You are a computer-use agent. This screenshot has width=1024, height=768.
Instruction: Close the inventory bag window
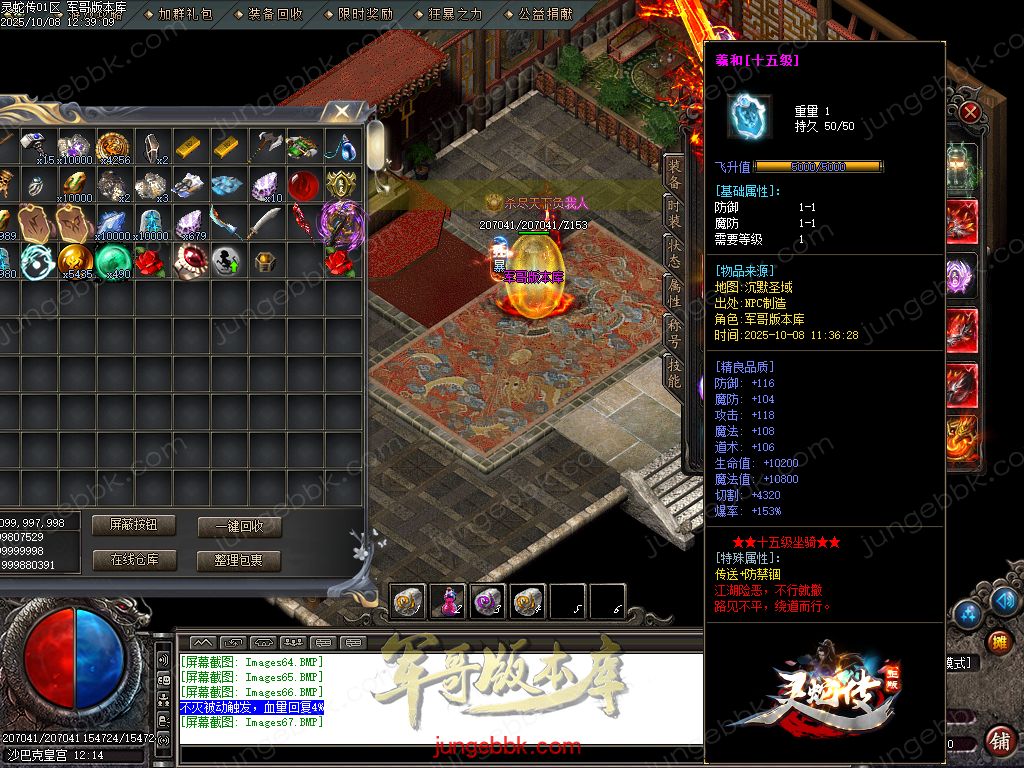coord(342,111)
